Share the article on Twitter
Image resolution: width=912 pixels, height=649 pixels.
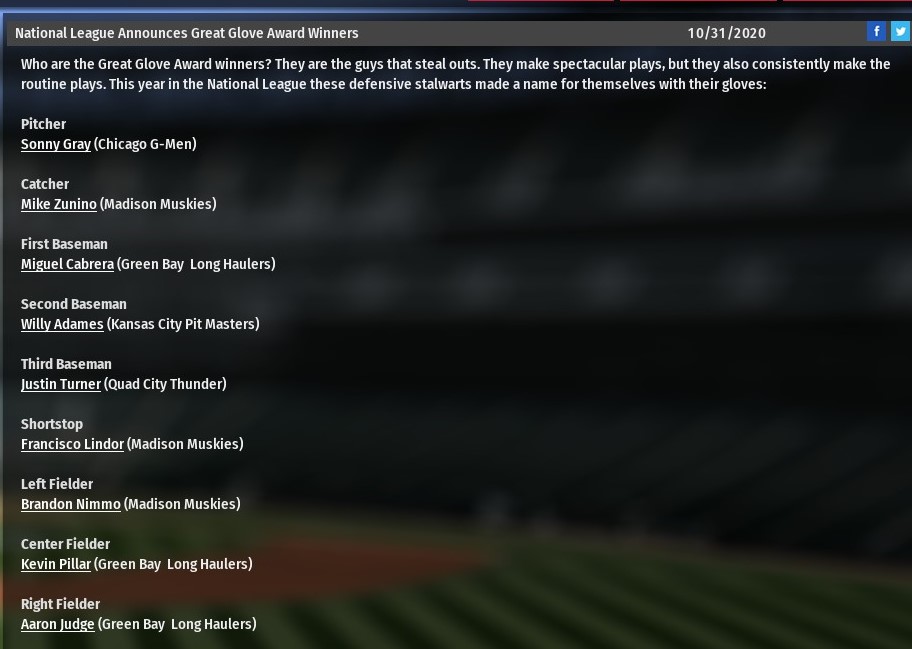click(900, 31)
